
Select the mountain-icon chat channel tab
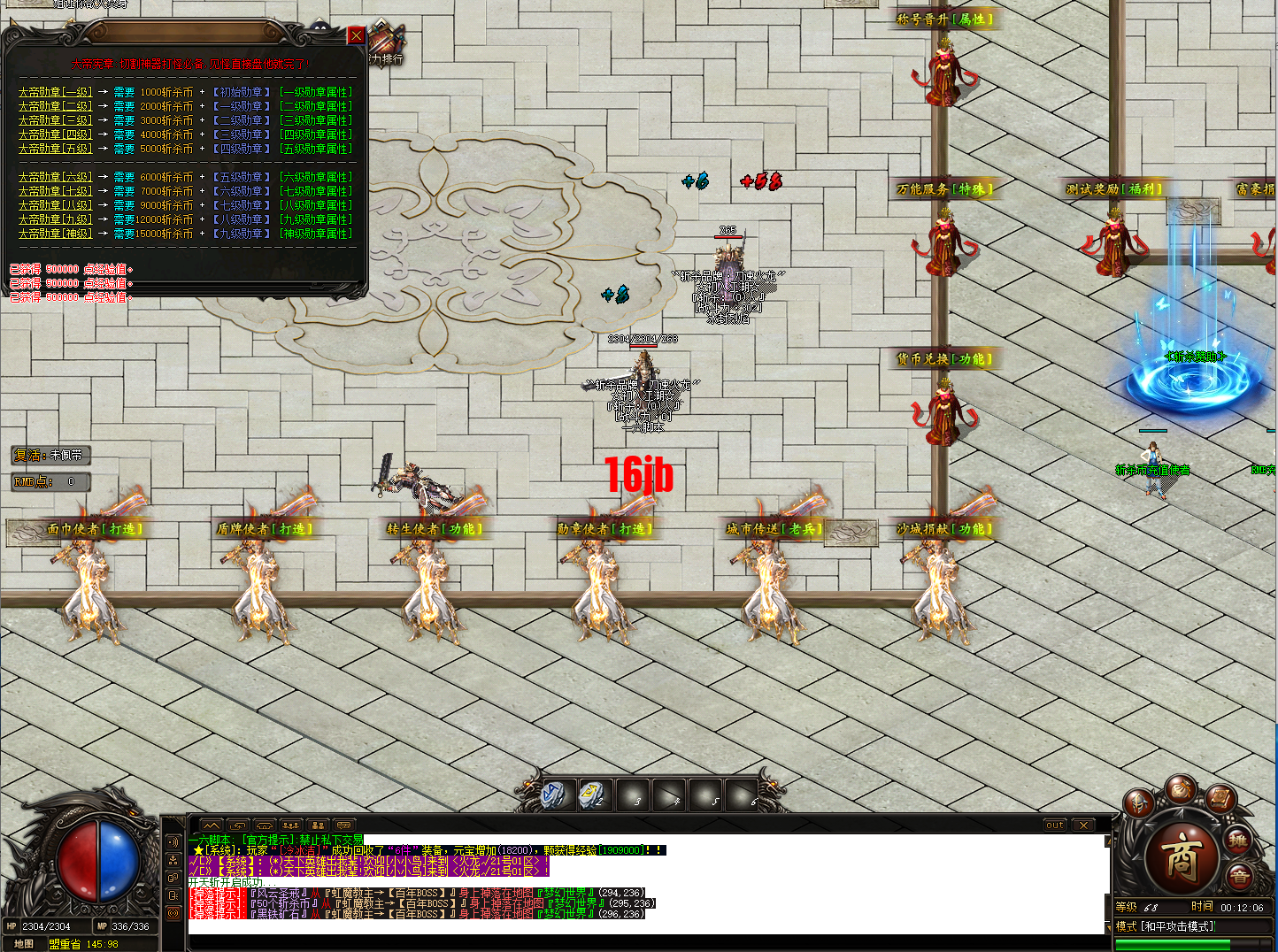(x=211, y=825)
